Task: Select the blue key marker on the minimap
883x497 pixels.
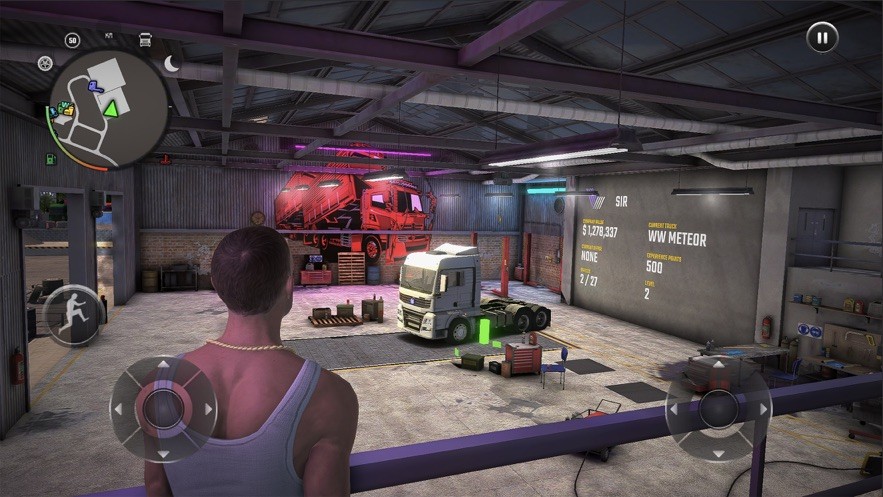Action: click(x=95, y=87)
